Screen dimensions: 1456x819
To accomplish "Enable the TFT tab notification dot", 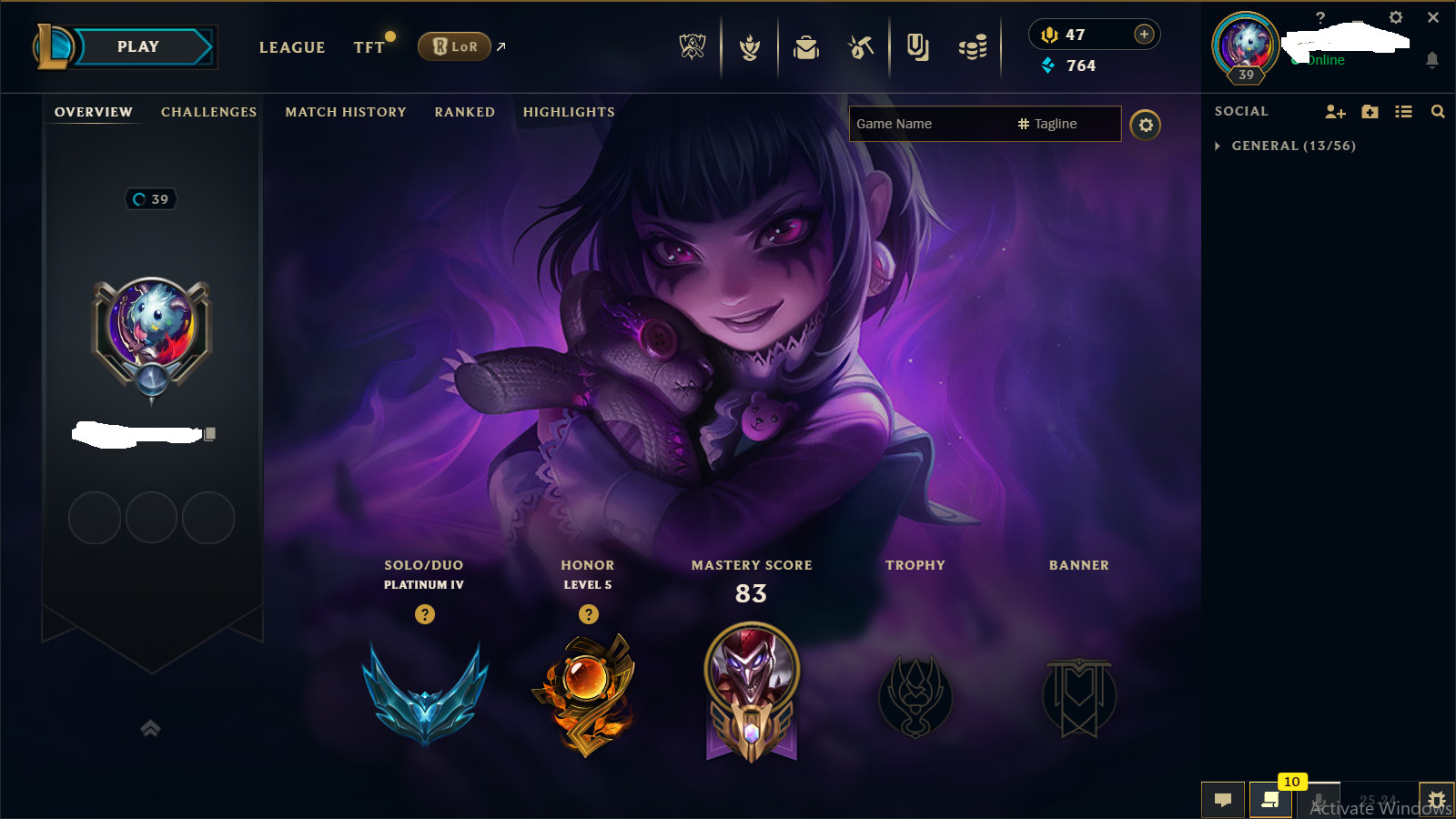I will point(390,36).
